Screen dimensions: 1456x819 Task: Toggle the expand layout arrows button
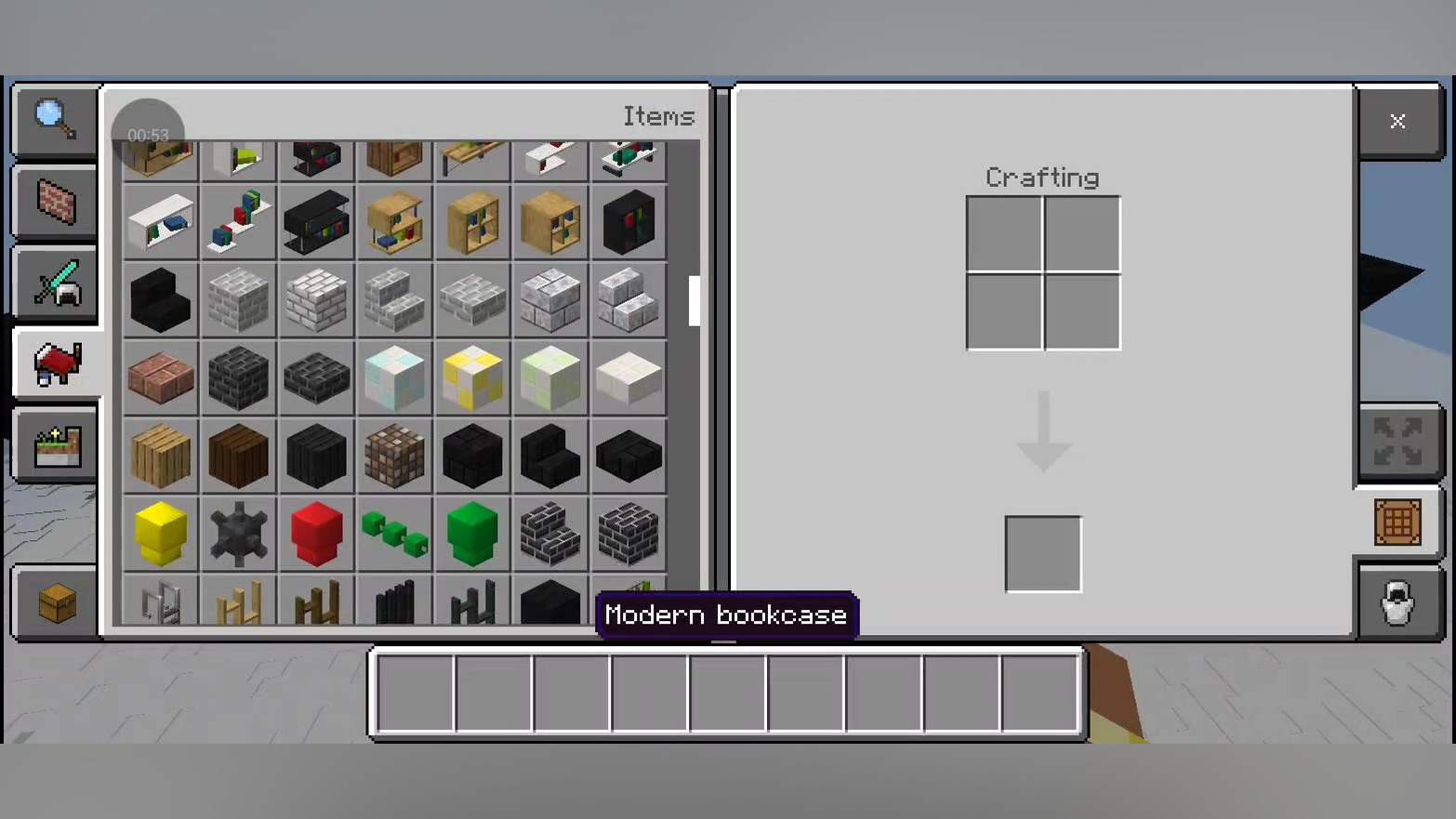(x=1397, y=442)
